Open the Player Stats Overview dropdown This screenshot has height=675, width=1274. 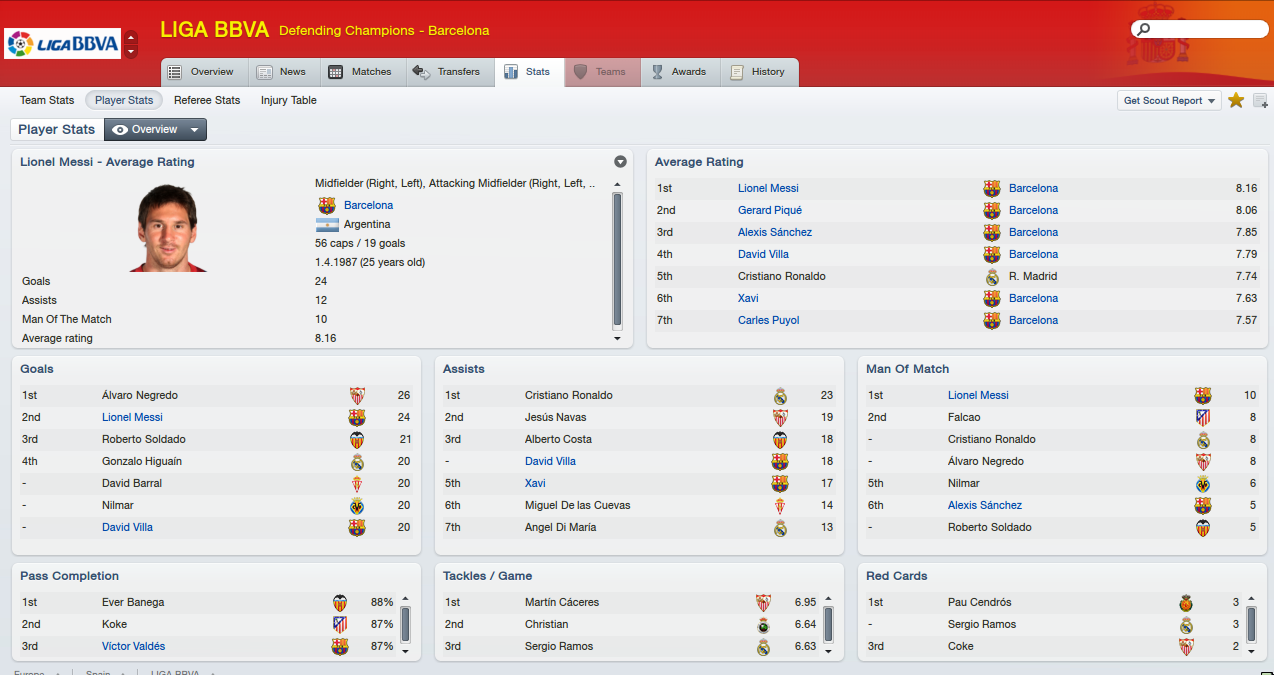tap(155, 129)
